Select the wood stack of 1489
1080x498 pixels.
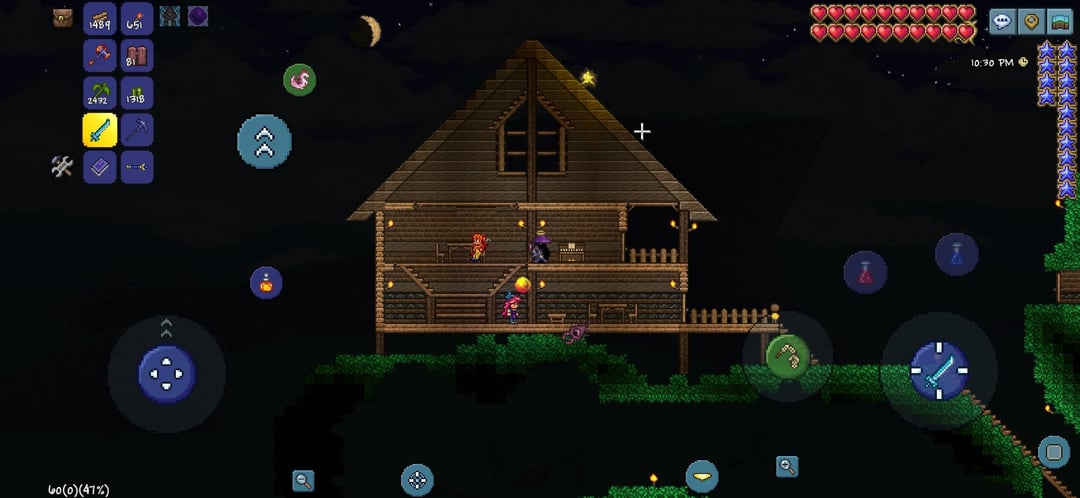tap(99, 18)
